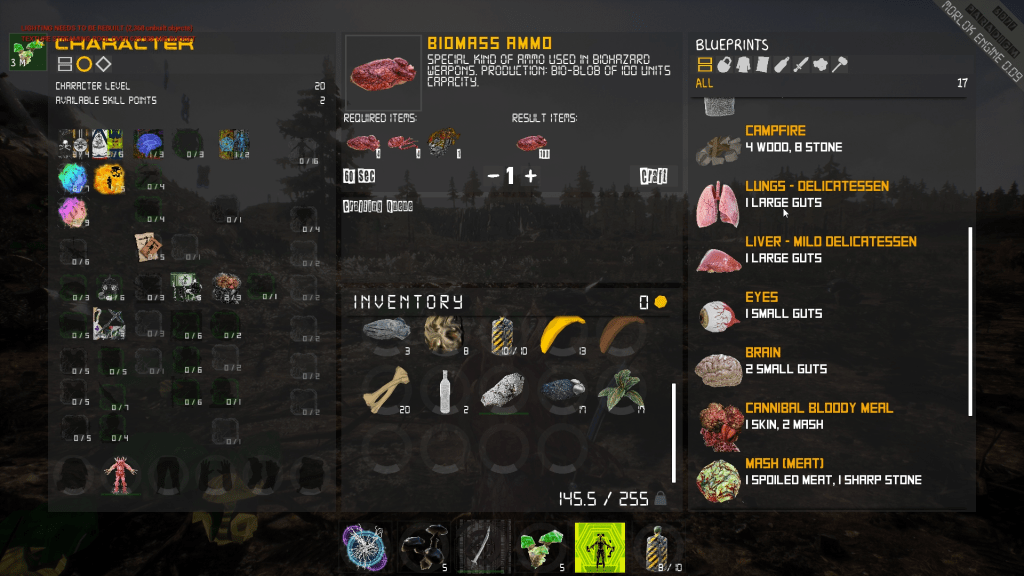1024x576 pixels.
Task: Choose the black mushrooms hotbar slot
Action: point(420,545)
